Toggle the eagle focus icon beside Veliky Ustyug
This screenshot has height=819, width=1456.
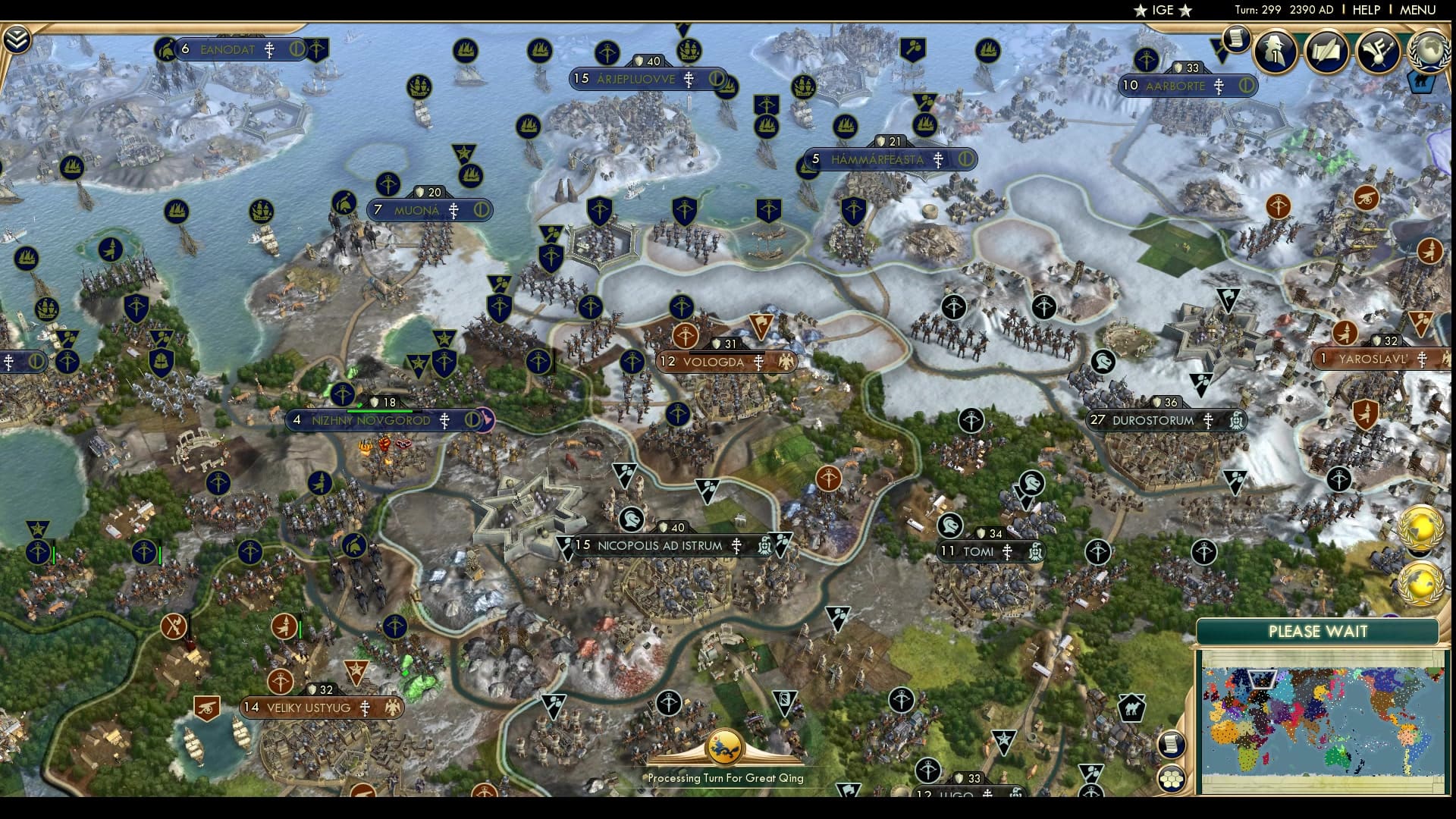pos(391,707)
